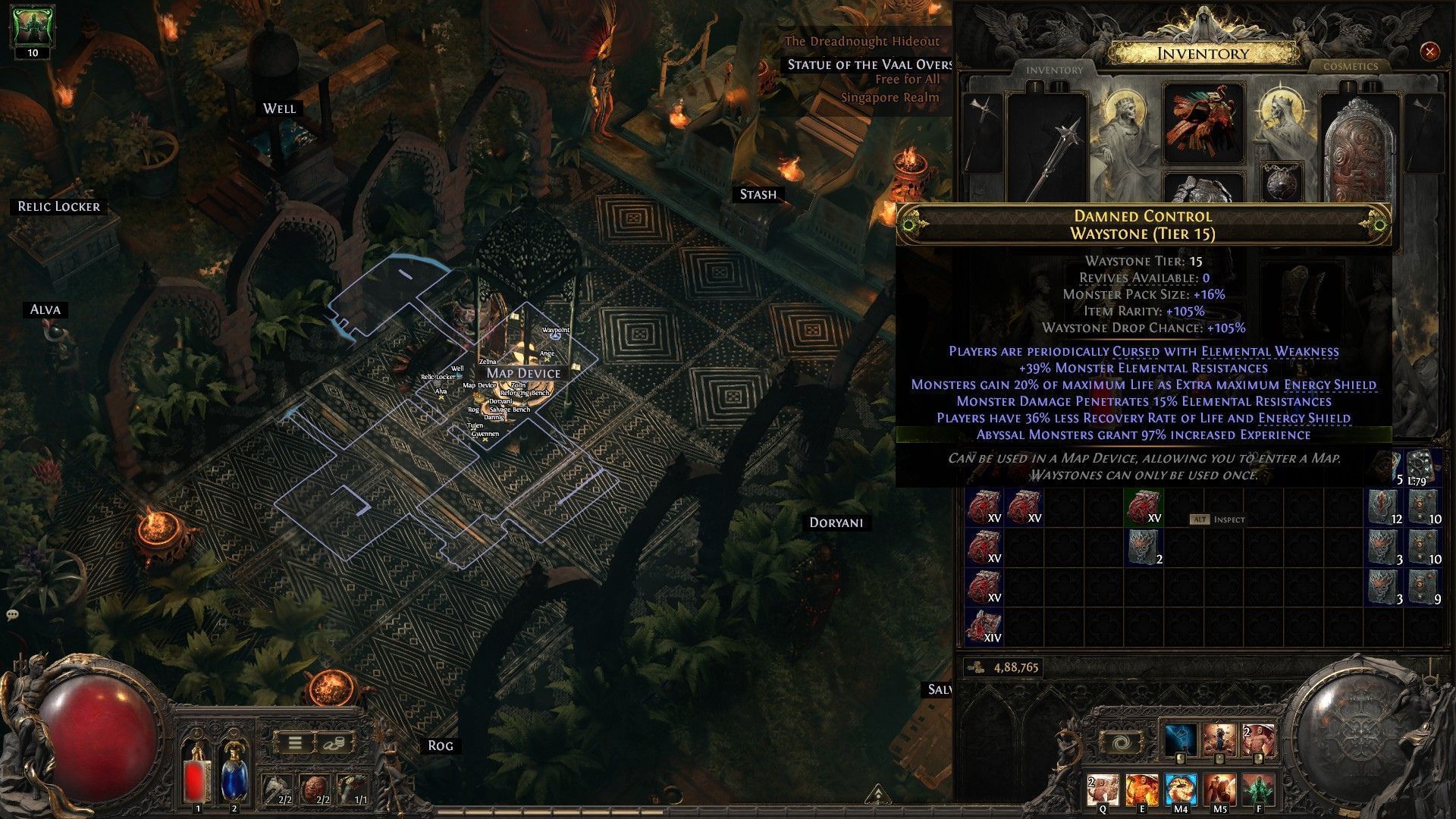Pick up the Tier XIV waystone
The height and width of the screenshot is (819, 1456).
point(985,626)
